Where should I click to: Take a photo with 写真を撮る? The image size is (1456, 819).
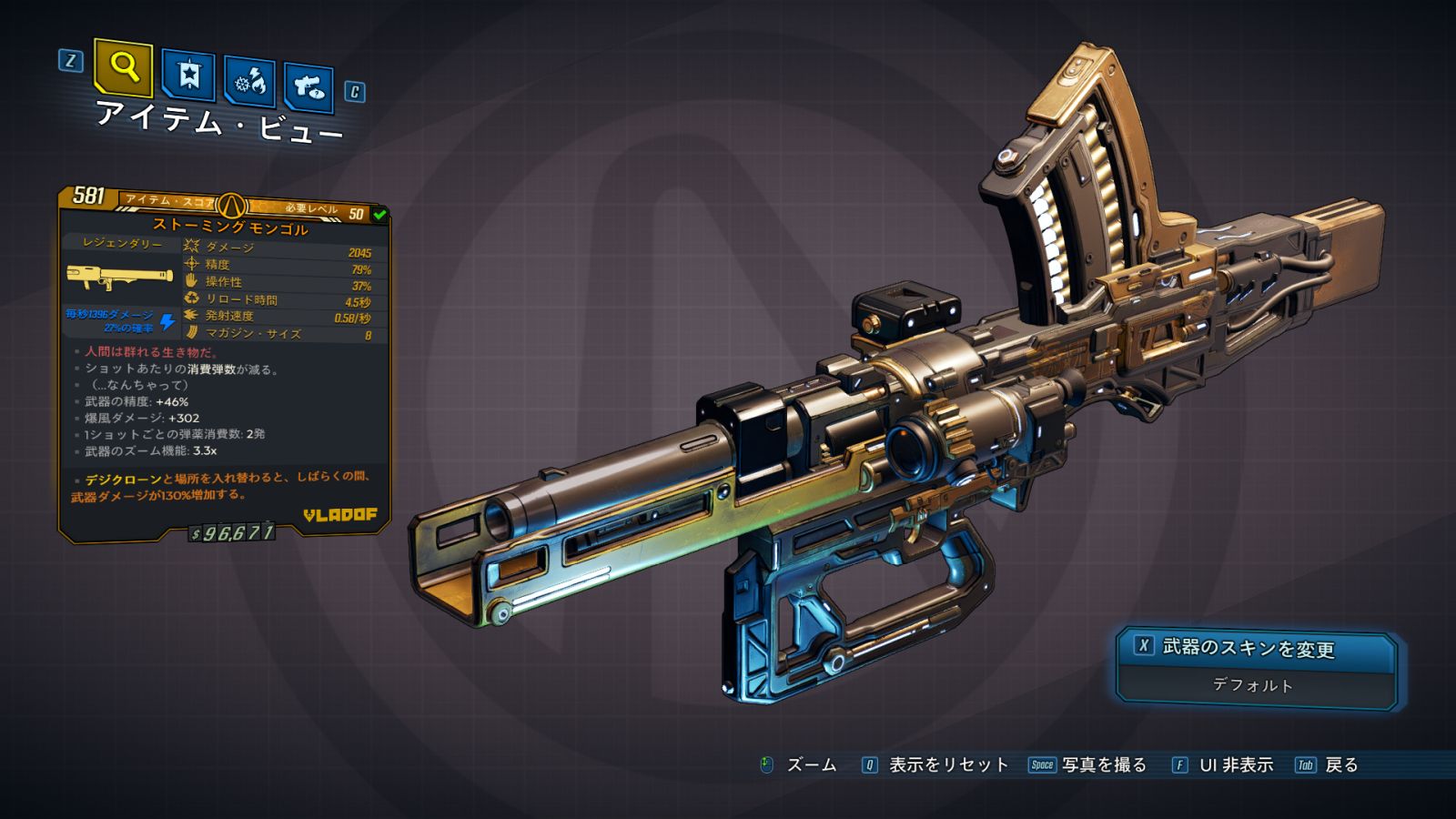click(x=1103, y=765)
